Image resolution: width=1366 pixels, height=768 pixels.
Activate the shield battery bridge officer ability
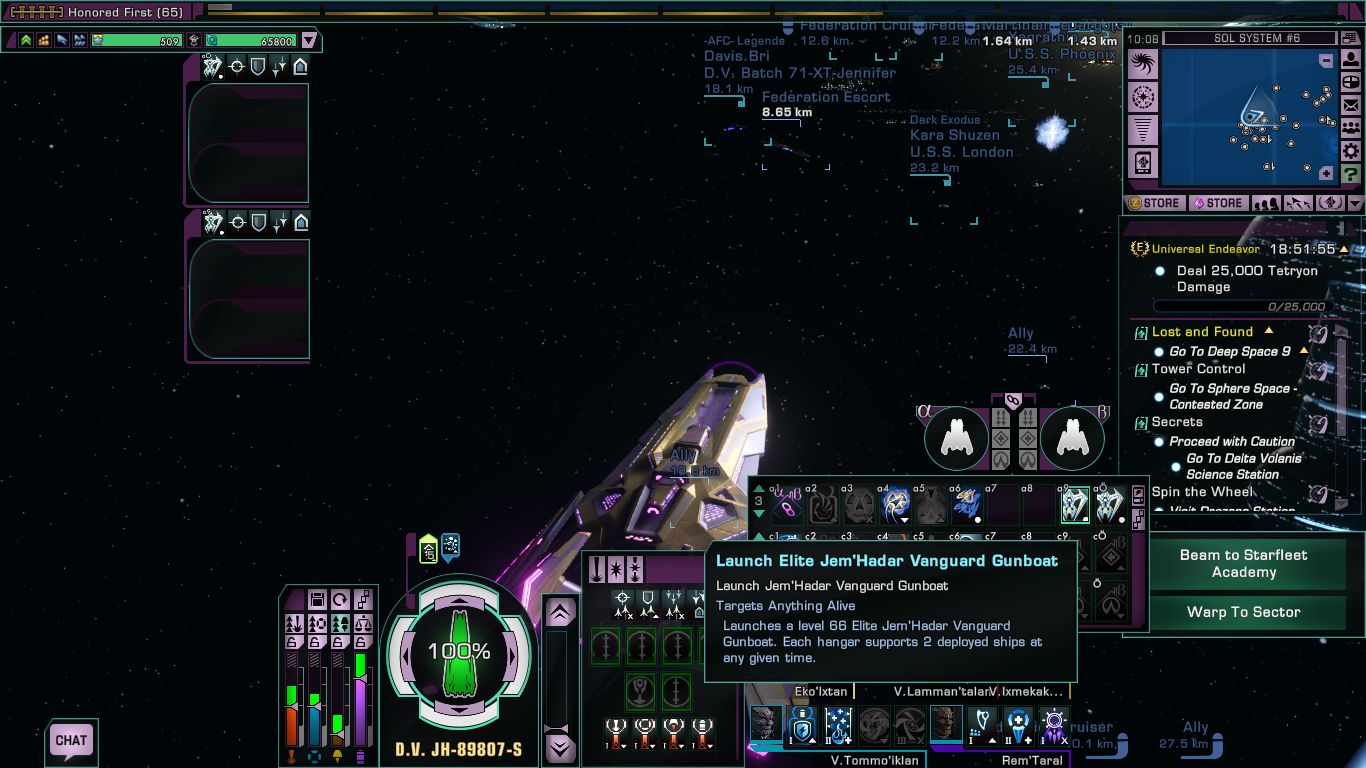tap(801, 723)
